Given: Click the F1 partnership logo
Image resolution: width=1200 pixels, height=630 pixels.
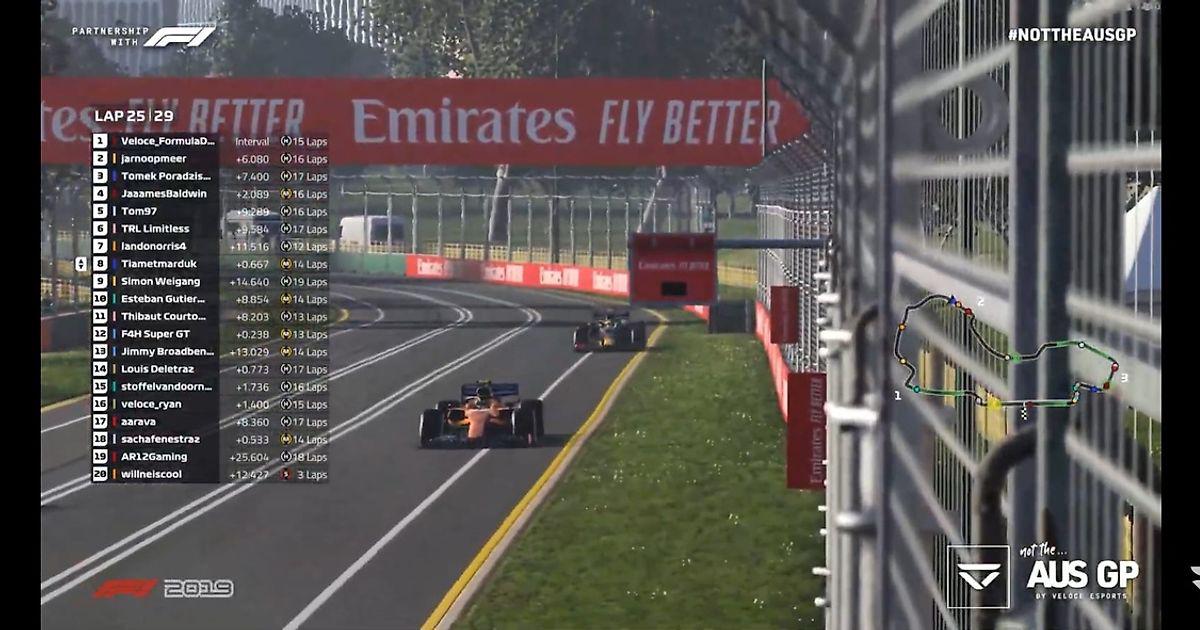Looking at the screenshot, I should tap(143, 36).
